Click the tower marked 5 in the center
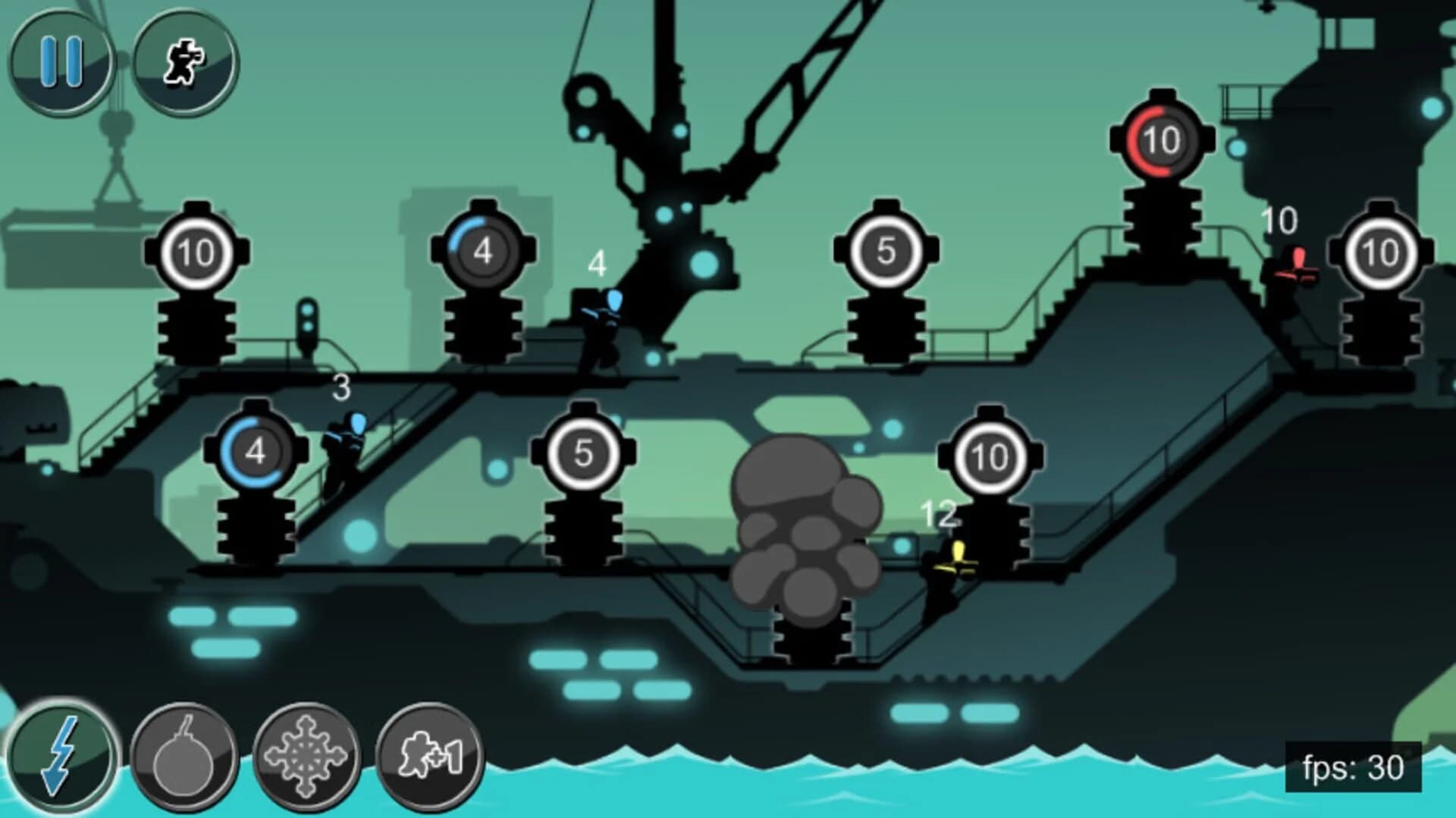Screen dimensions: 1456x818 (887, 249)
